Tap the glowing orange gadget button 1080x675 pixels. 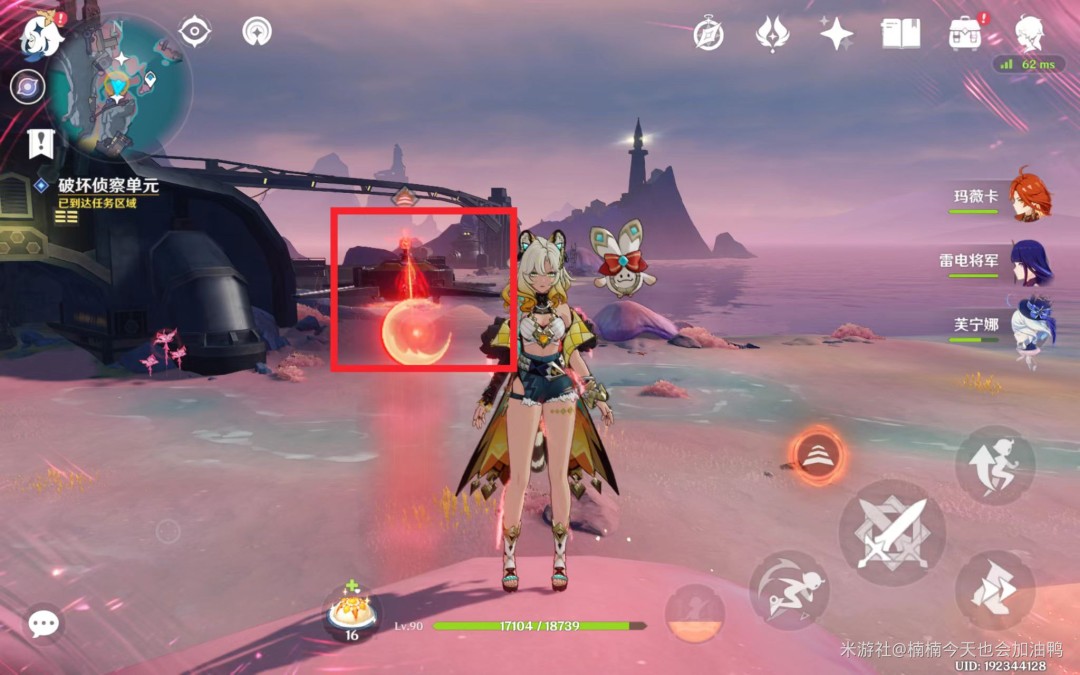tap(818, 456)
